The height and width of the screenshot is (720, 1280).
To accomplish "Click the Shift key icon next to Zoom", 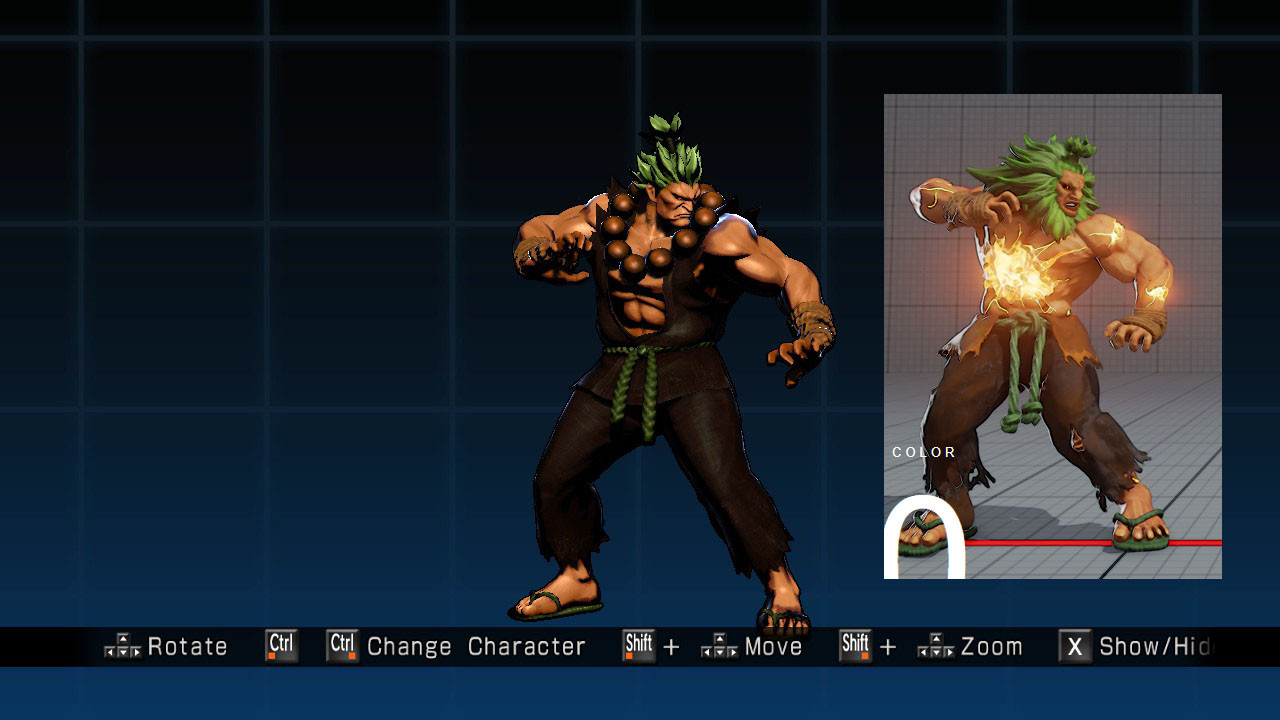I will point(855,647).
